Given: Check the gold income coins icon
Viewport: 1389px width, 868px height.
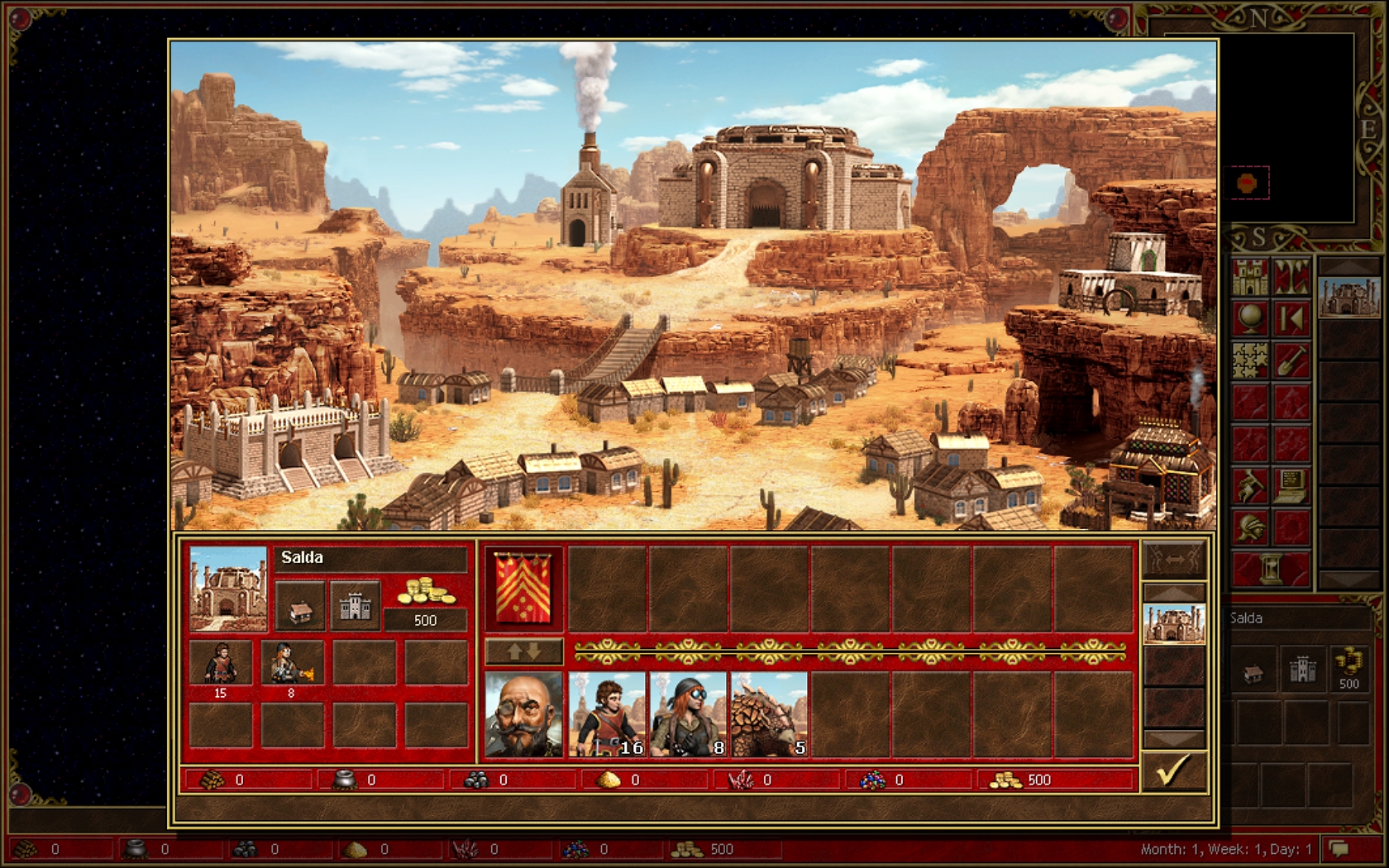Looking at the screenshot, I should [x=425, y=594].
